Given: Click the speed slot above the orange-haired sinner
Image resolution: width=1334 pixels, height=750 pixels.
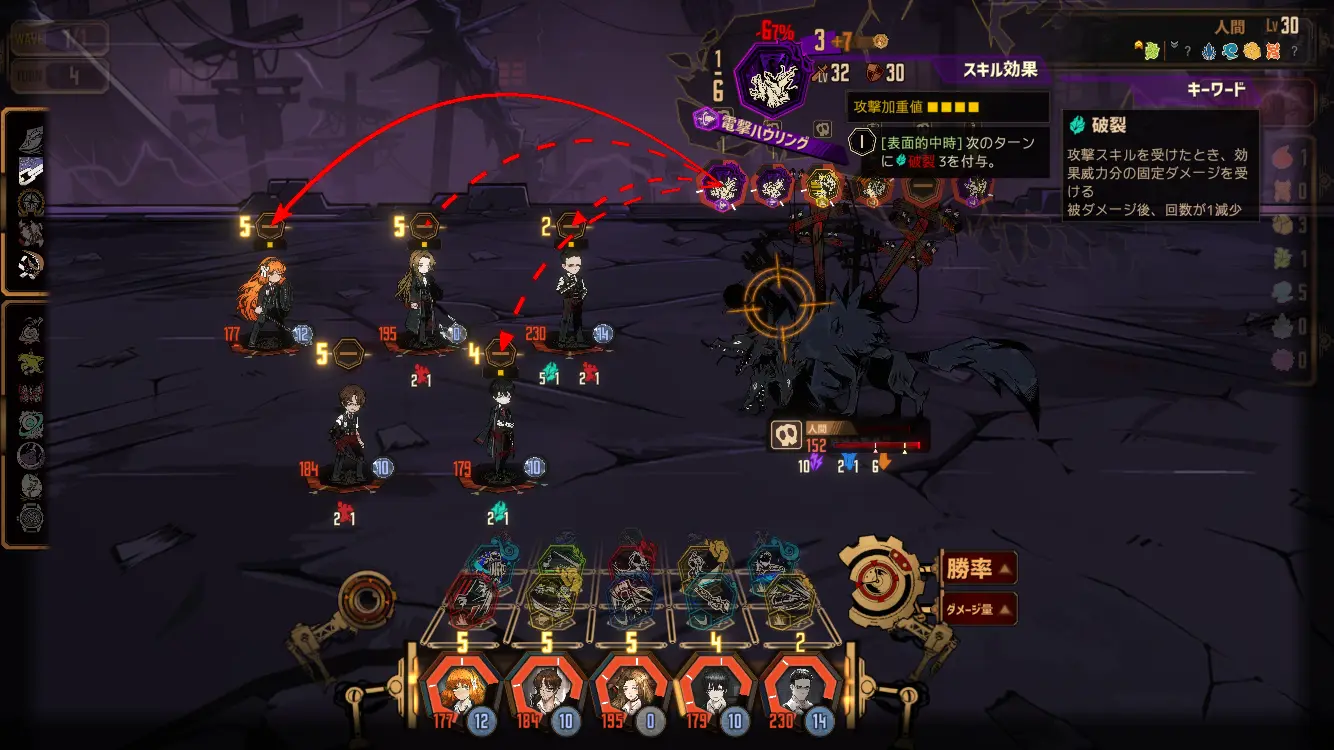Looking at the screenshot, I should (x=270, y=227).
